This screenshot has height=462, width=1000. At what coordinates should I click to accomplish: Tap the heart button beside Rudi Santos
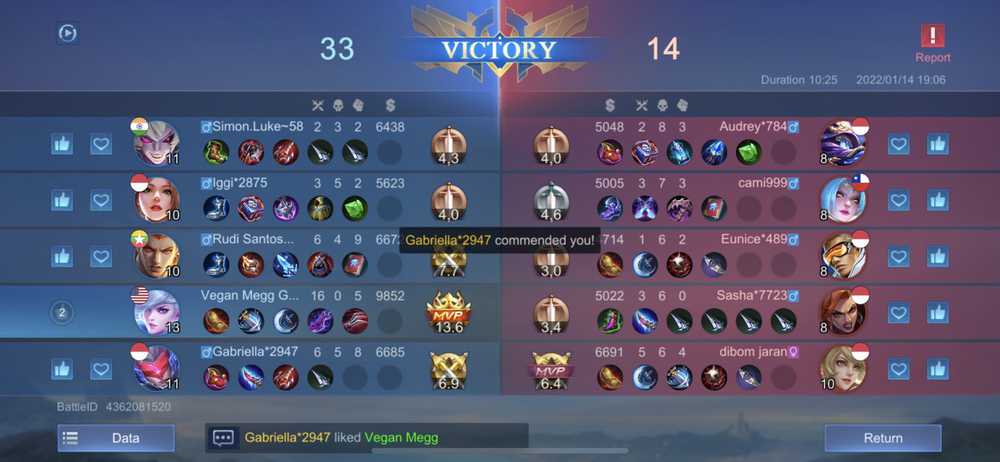pyautogui.click(x=100, y=257)
